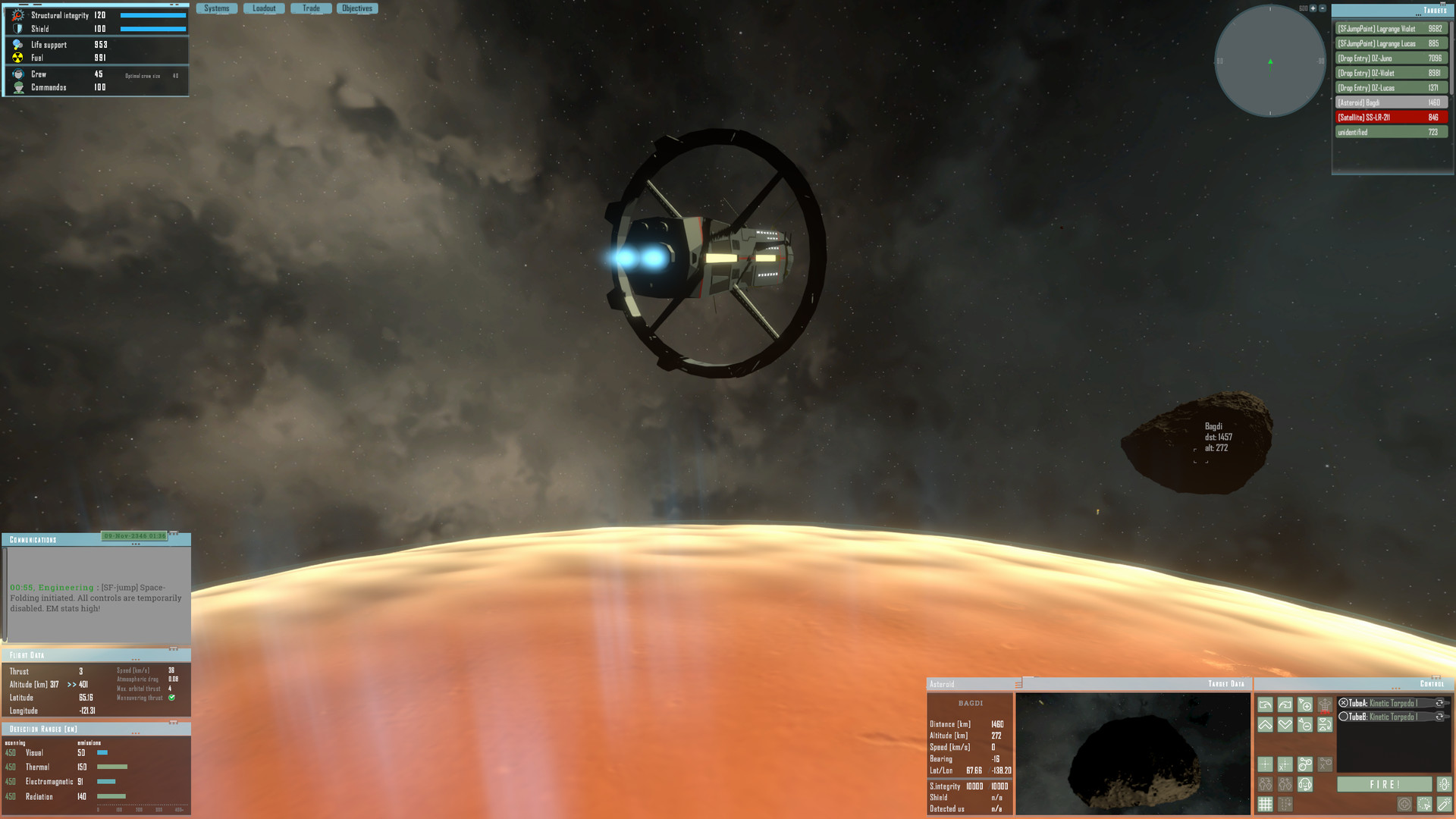Select TubeB Kinetic Torpedo radio button
The image size is (1456, 819).
1344,717
